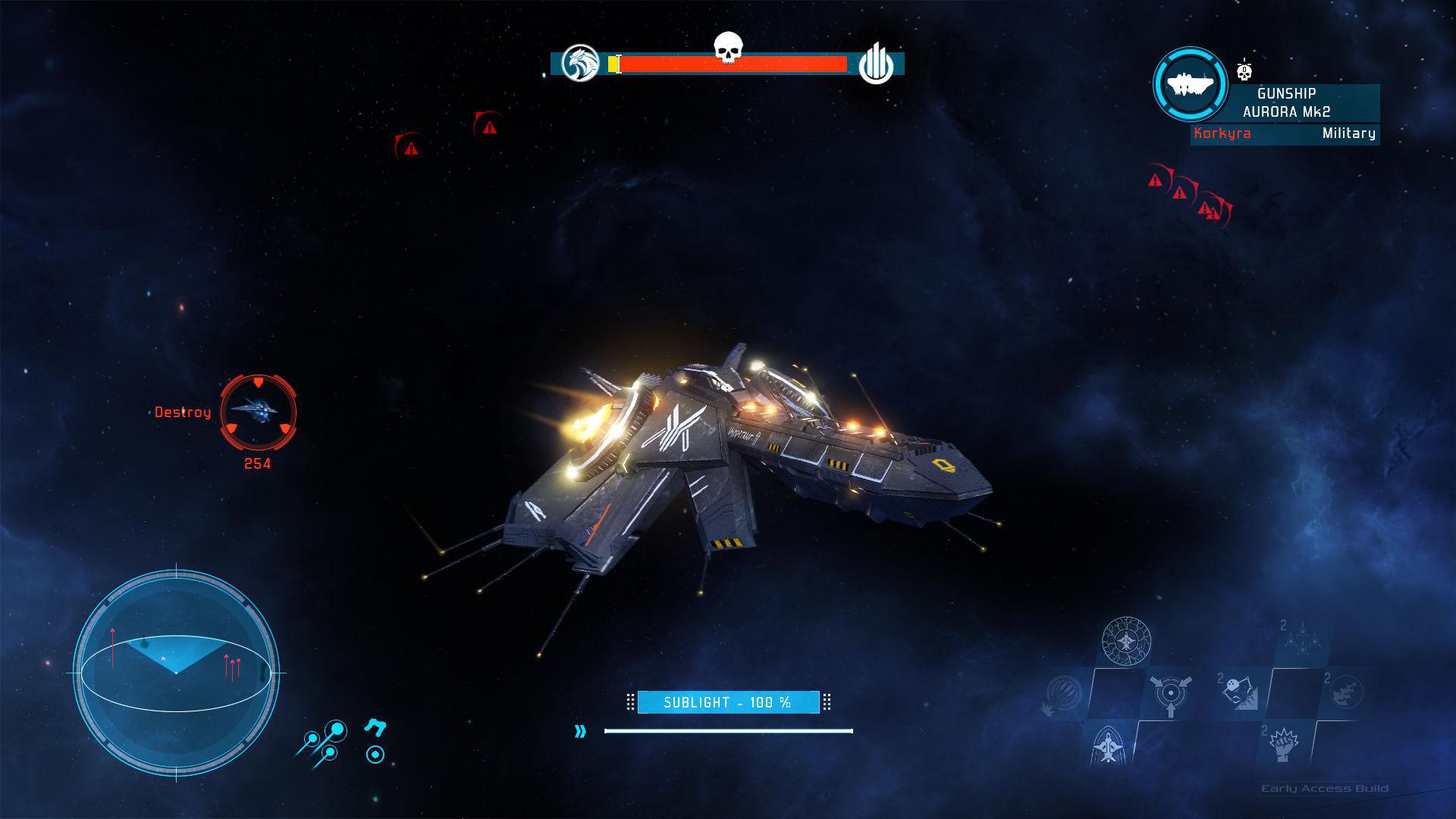Click the ship hologram in target panel
The height and width of the screenshot is (819, 1456).
click(x=1189, y=85)
